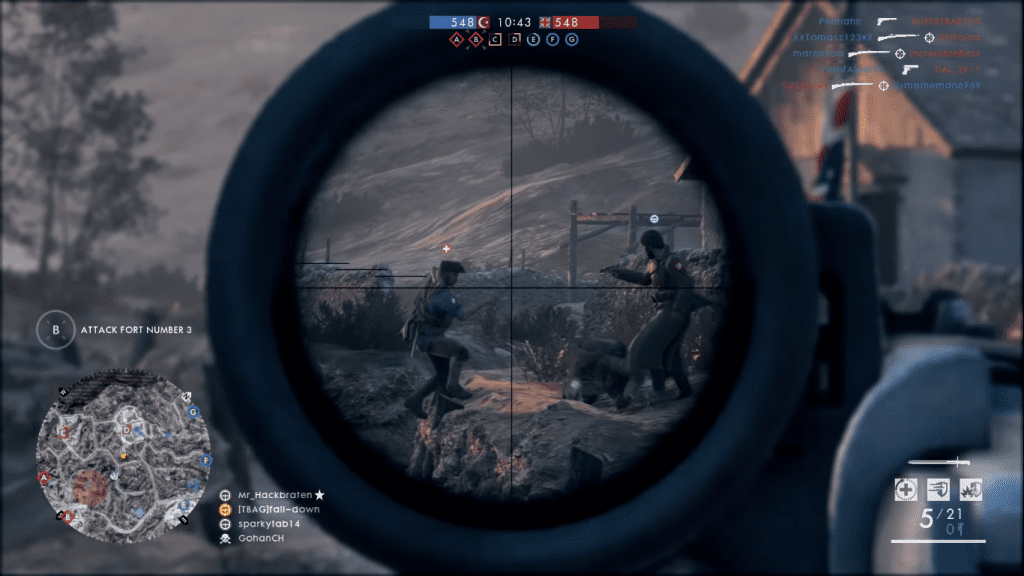
Task: Select the bayonet melee weapon icon
Action: coord(939,462)
